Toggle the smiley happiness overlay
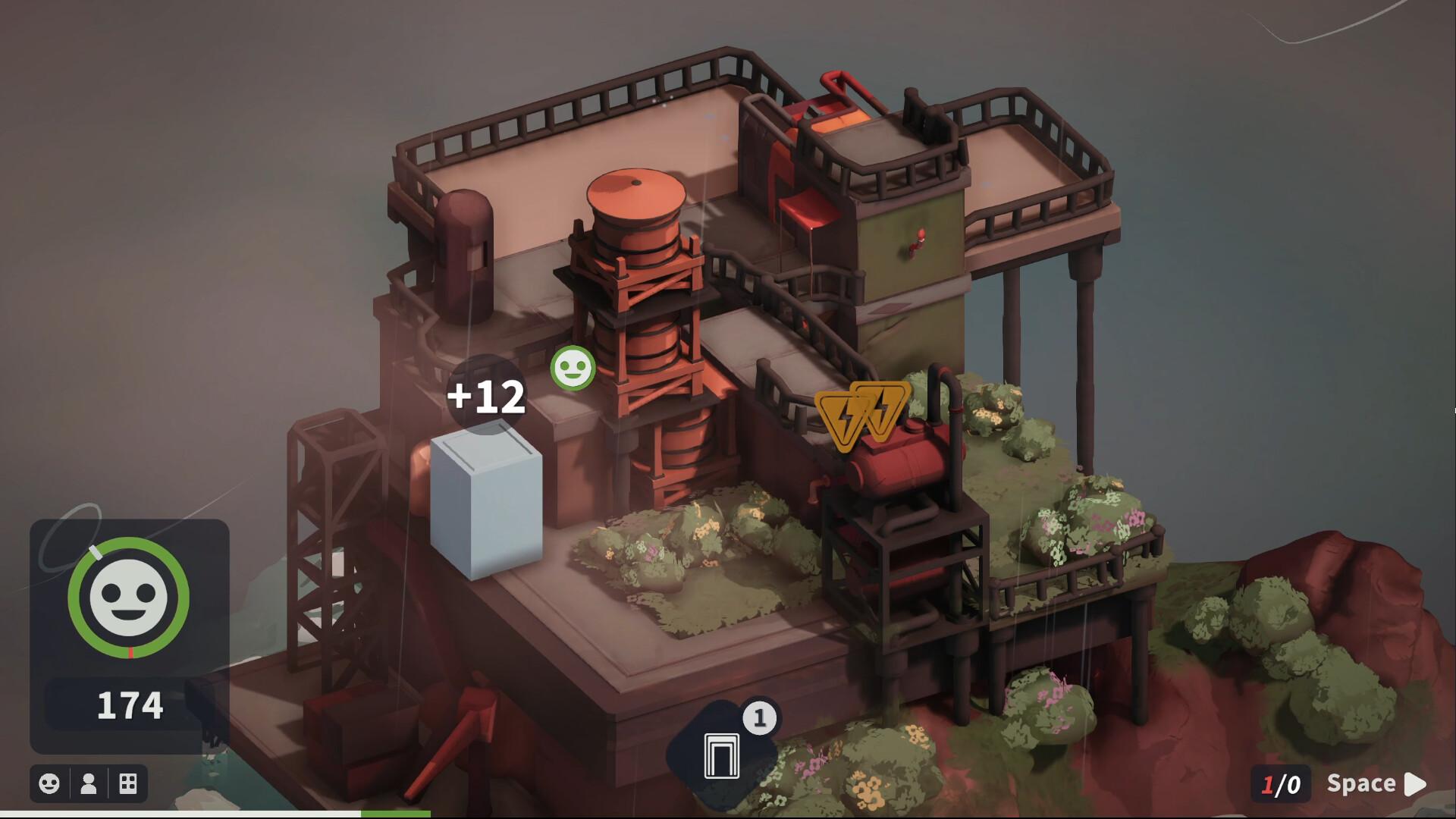 pyautogui.click(x=49, y=784)
